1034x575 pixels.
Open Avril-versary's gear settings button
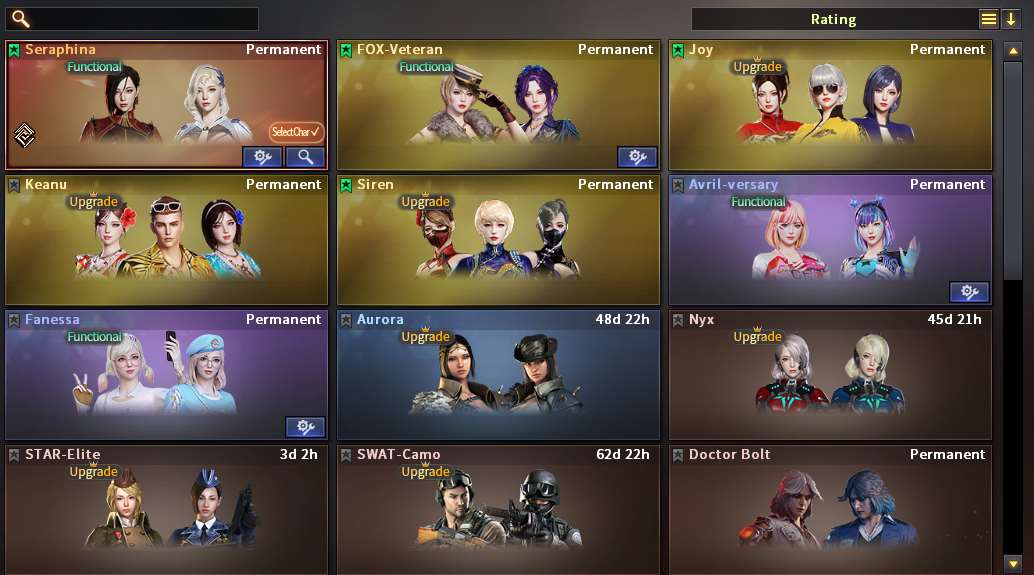969,292
